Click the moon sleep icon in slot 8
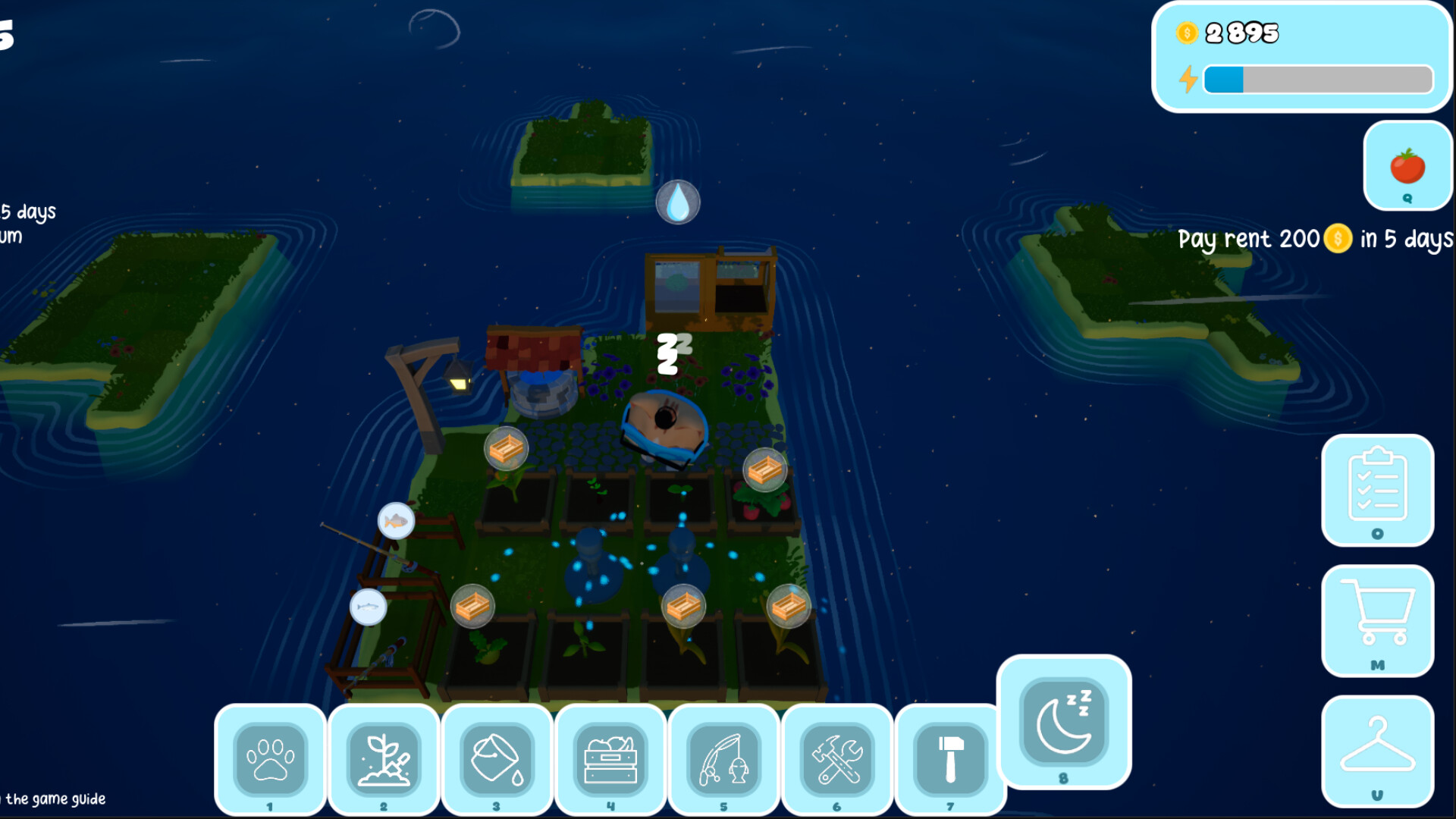Image resolution: width=1456 pixels, height=819 pixels. (1065, 720)
